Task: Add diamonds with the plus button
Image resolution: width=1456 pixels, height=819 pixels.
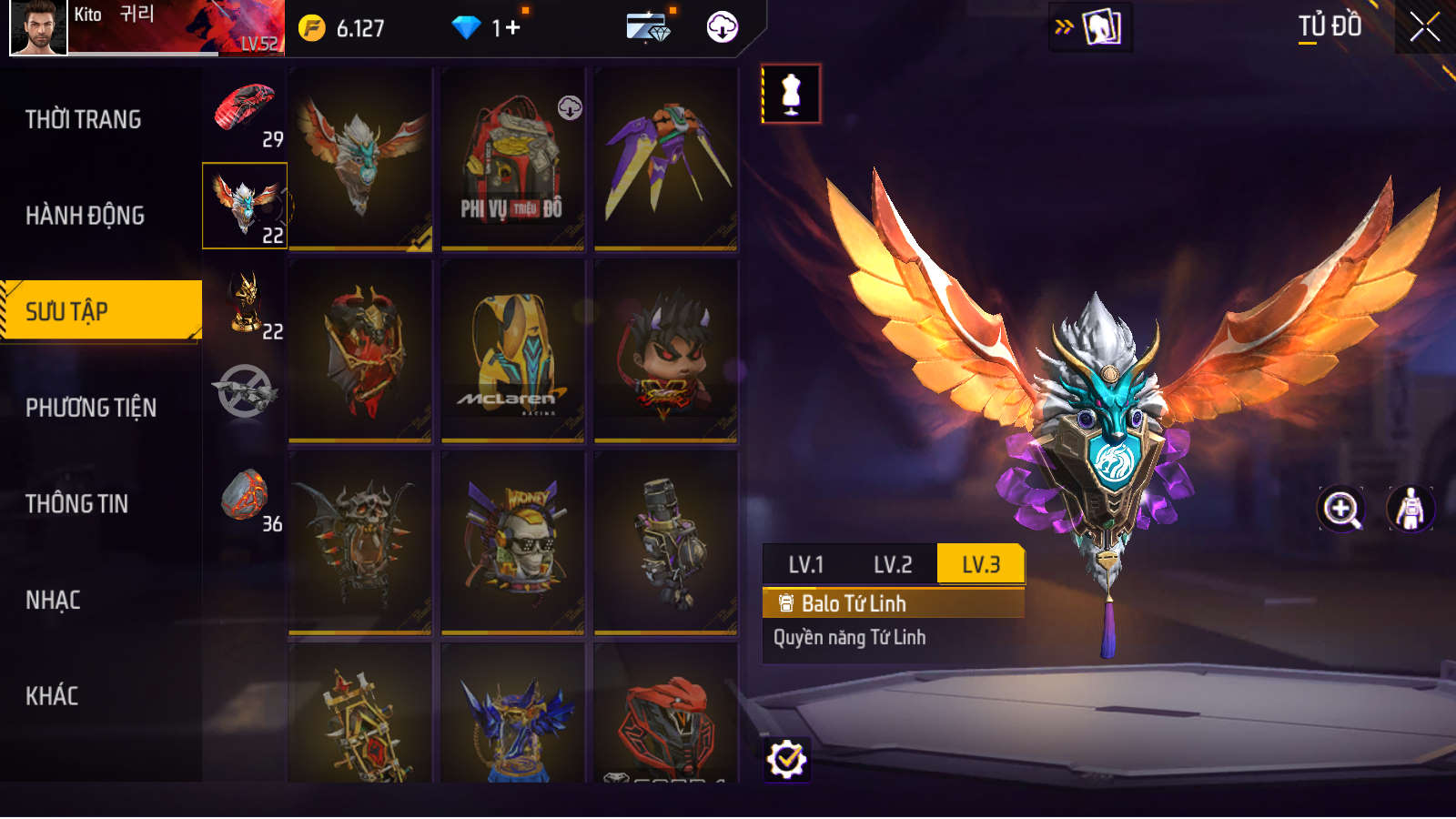Action: 512,28
